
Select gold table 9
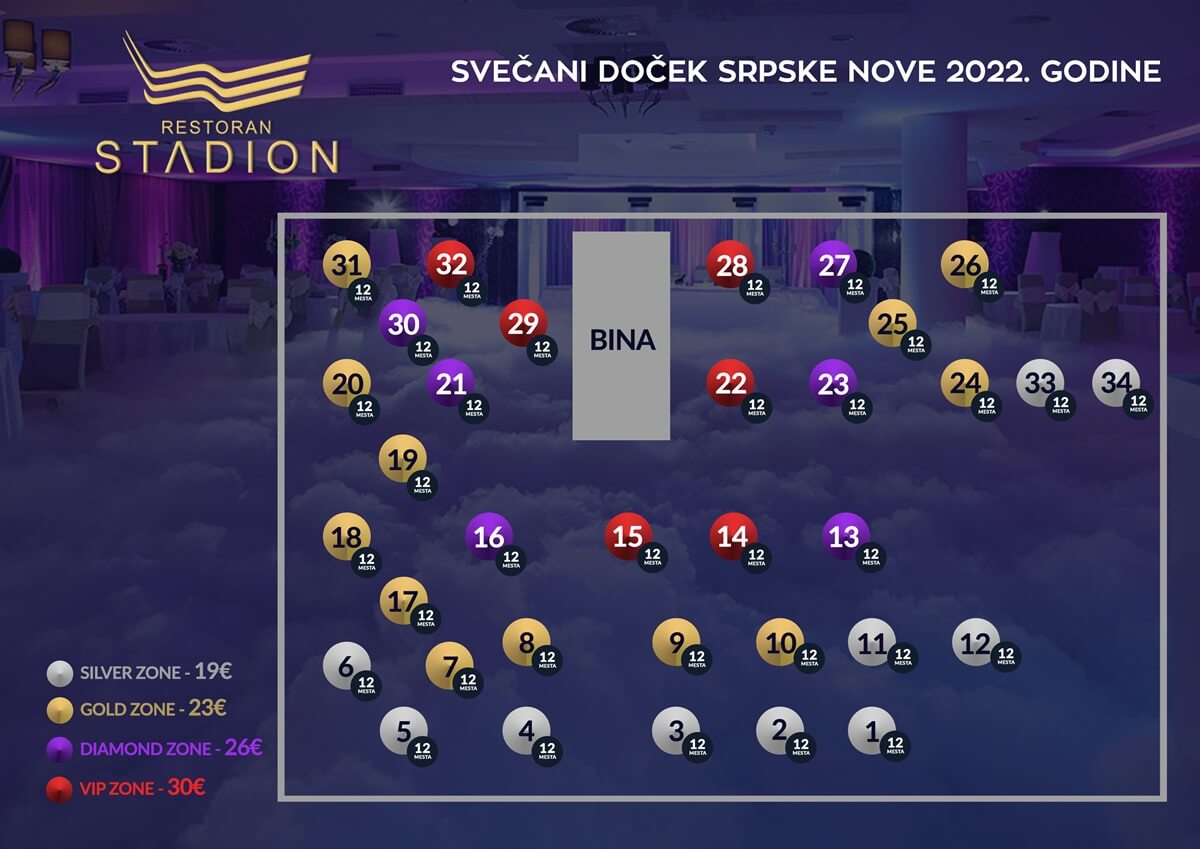pyautogui.click(x=676, y=642)
